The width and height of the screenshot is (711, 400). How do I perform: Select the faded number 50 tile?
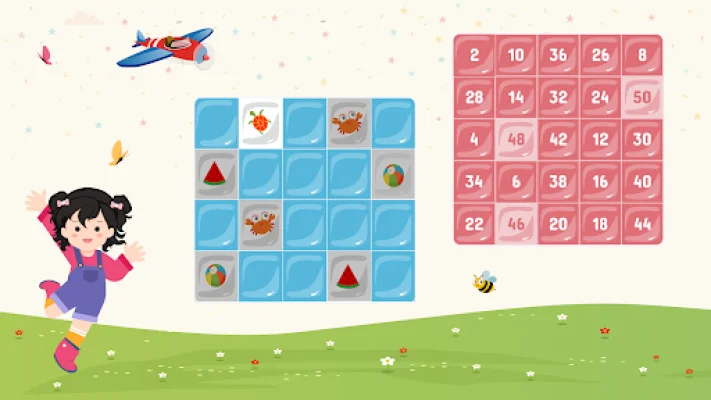click(x=642, y=97)
